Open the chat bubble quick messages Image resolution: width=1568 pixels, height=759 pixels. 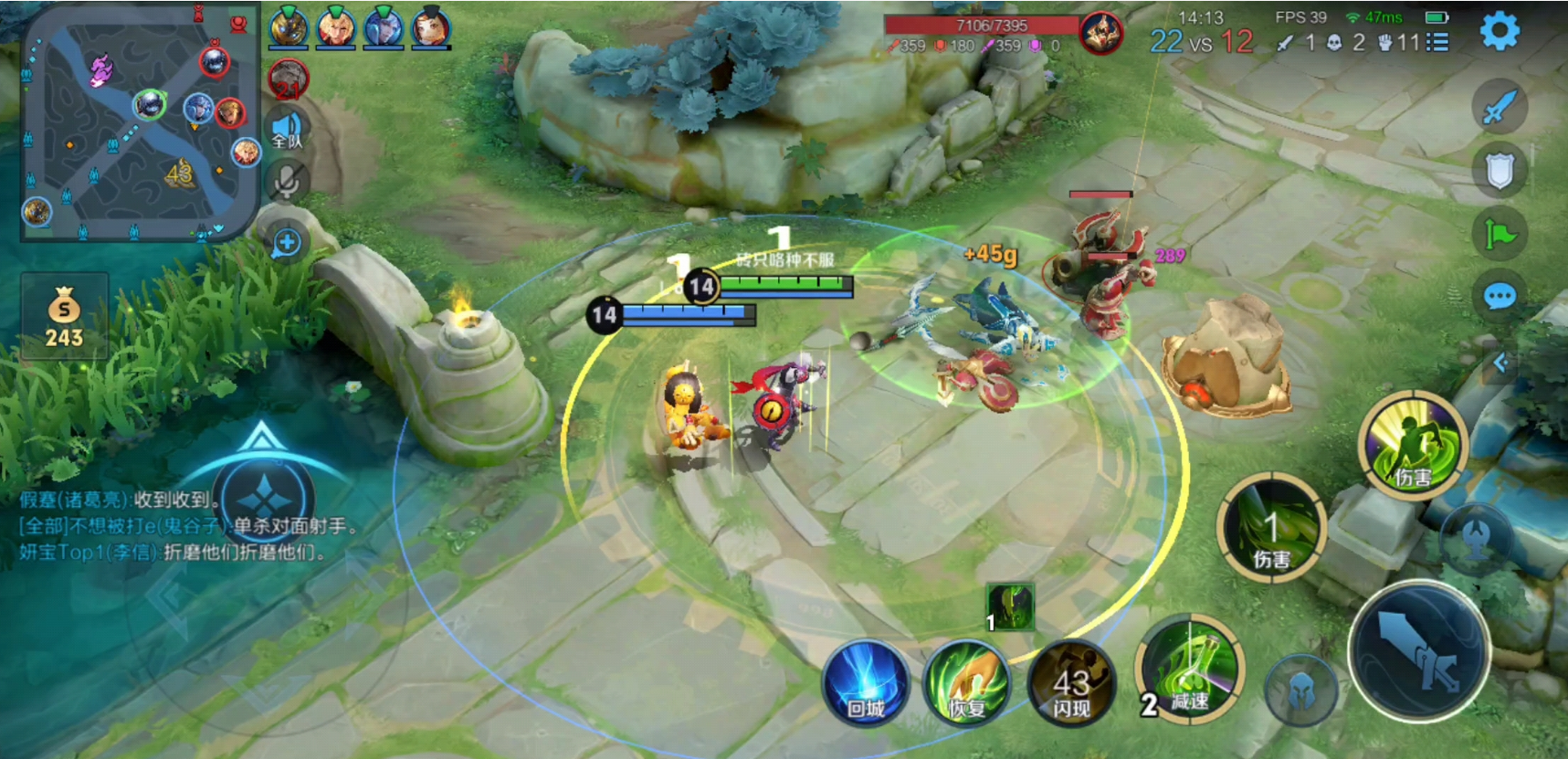[x=1500, y=297]
